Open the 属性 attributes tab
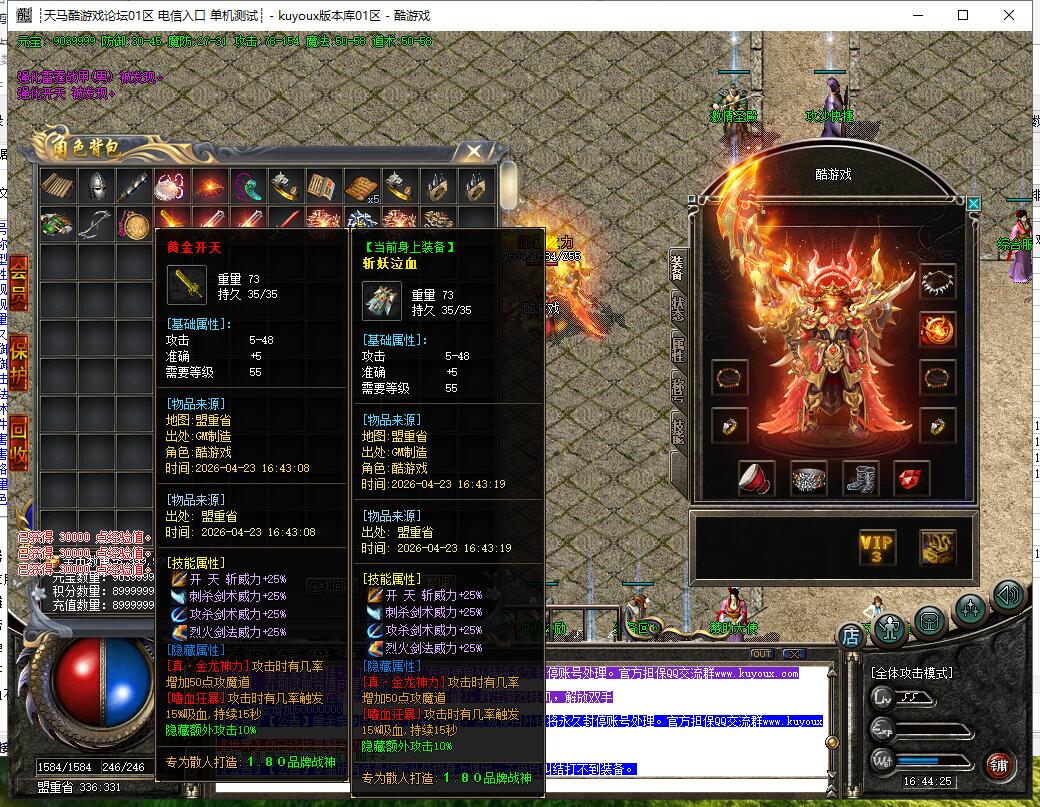This screenshot has width=1040, height=807. tap(678, 348)
